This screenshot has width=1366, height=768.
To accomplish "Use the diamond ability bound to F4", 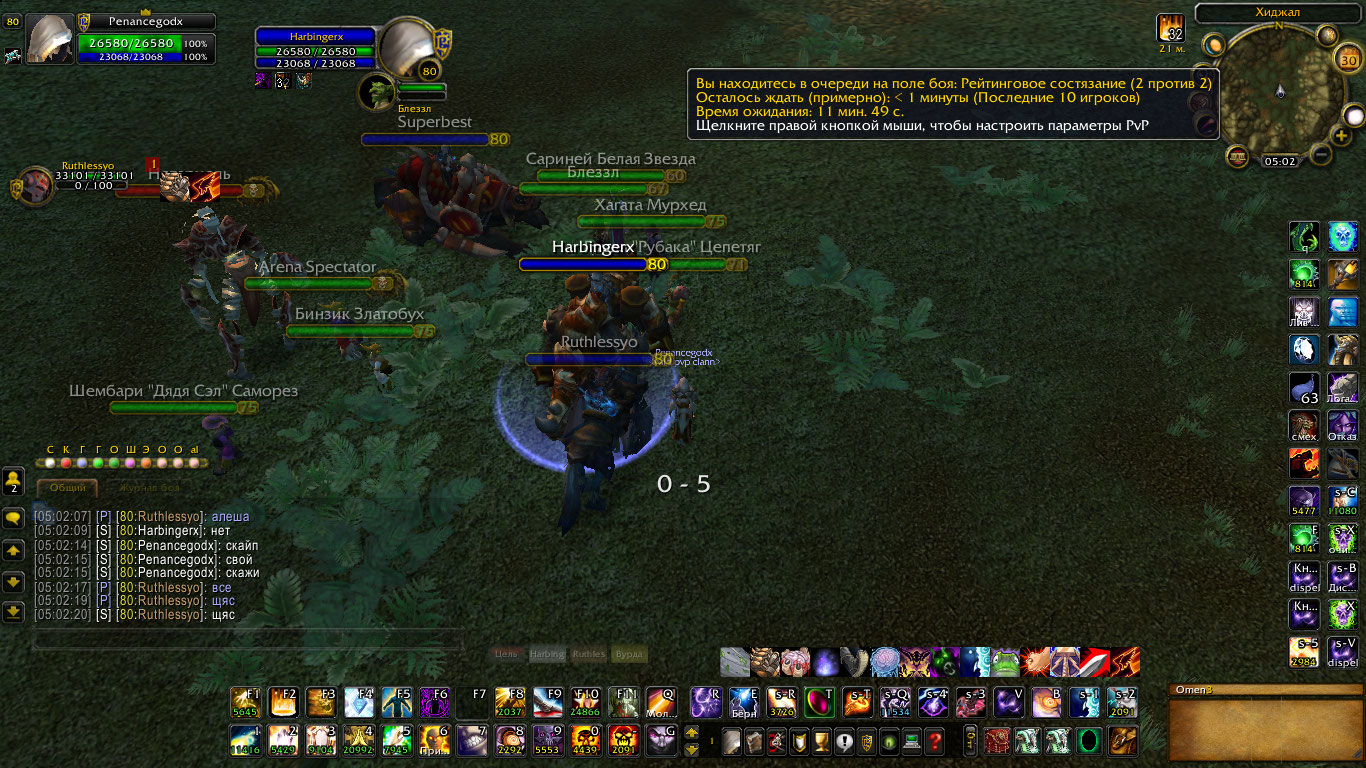I will (x=359, y=702).
